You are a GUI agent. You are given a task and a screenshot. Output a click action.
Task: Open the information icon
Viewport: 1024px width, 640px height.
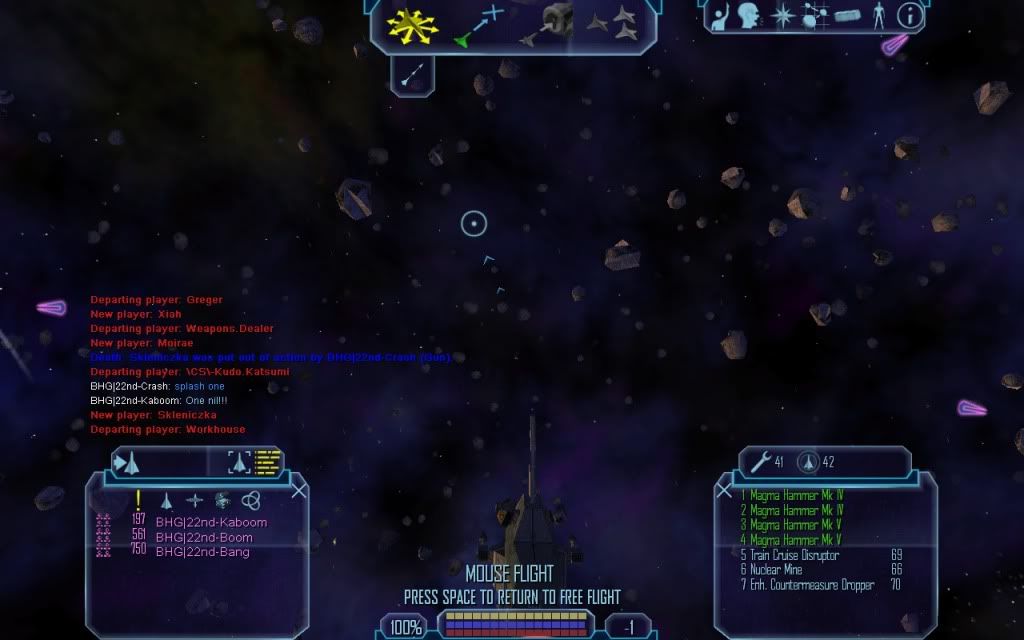(x=910, y=15)
